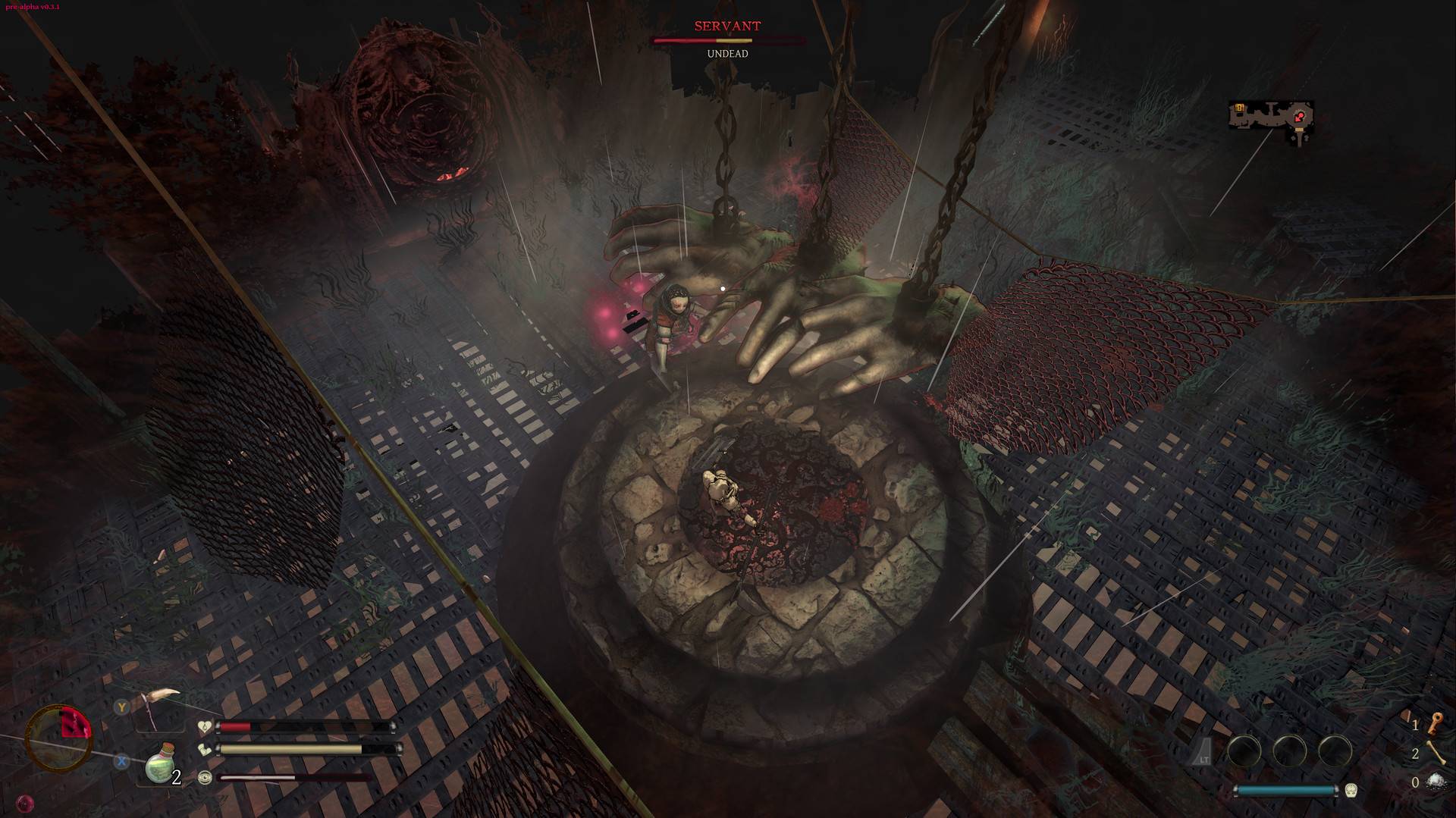Select the white dust pile icon
1456x818 pixels.
coord(1435,782)
